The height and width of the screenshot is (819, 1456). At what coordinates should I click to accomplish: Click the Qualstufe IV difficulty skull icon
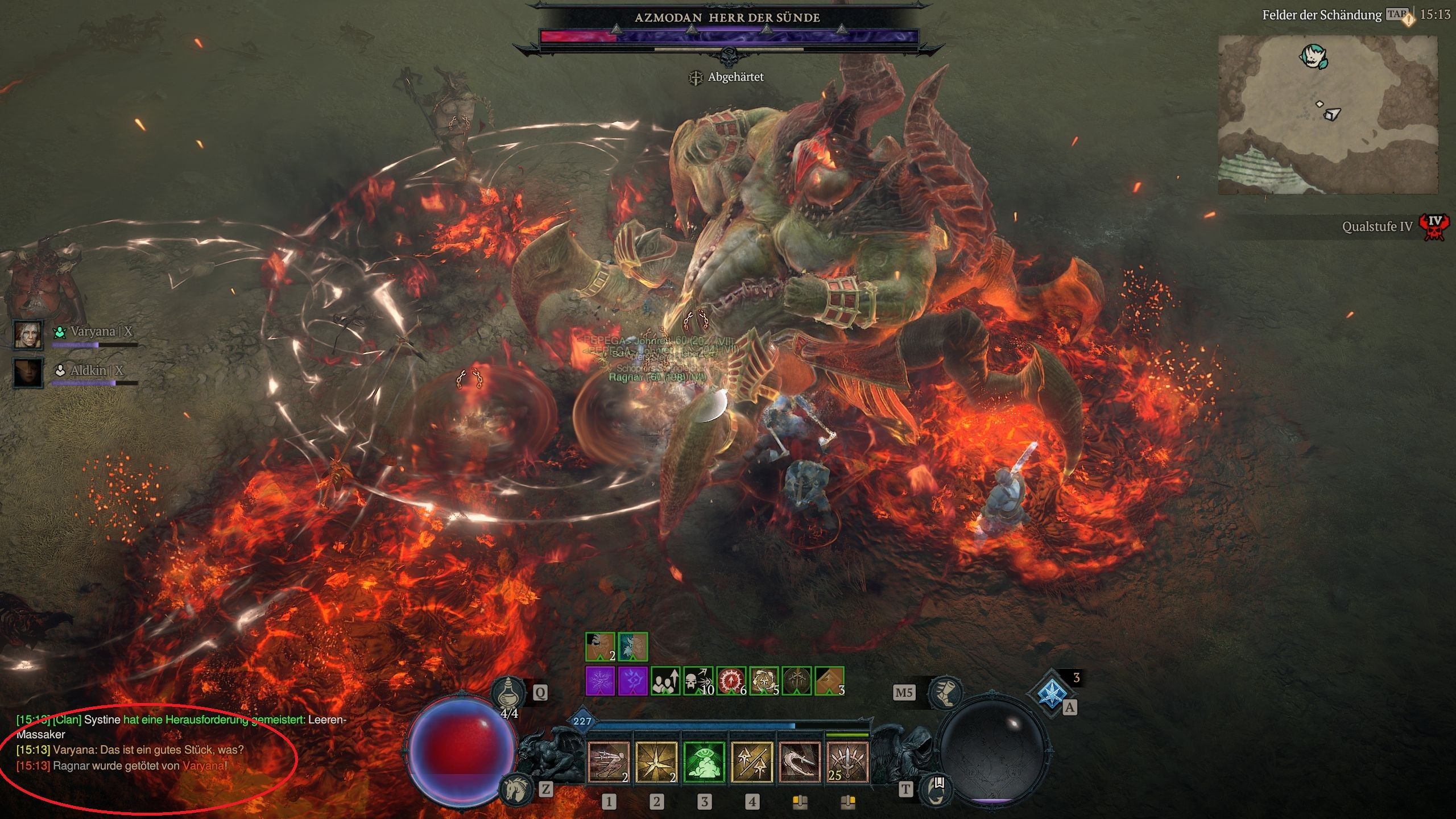pyautogui.click(x=1434, y=226)
